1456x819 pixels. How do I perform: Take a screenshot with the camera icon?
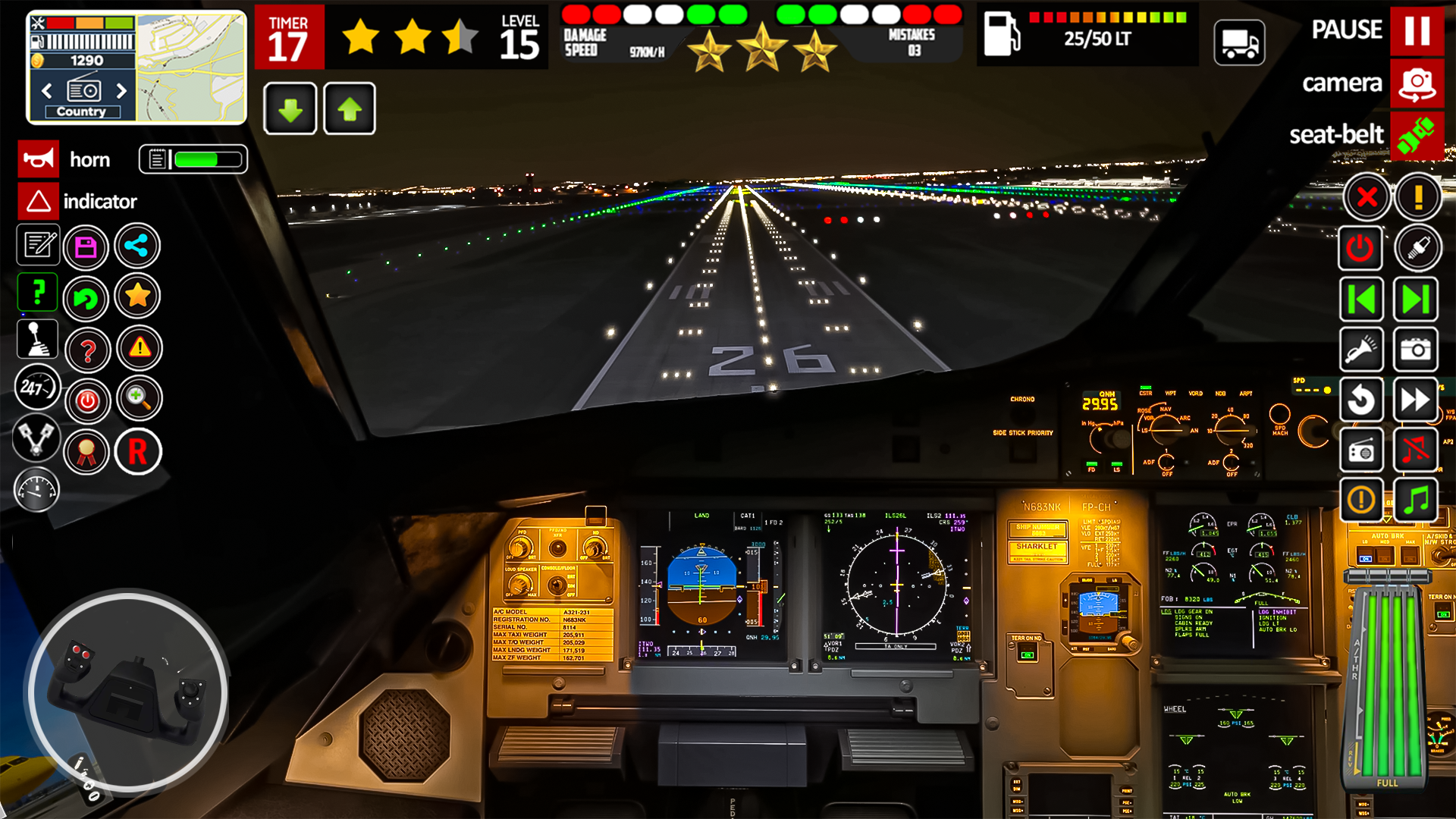1417,349
